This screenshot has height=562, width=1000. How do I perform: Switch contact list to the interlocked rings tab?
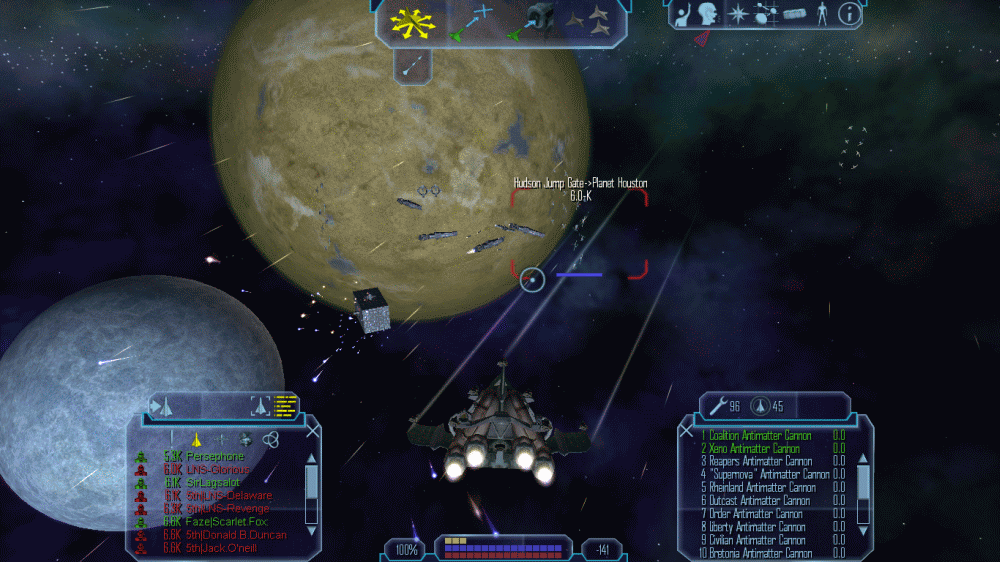[x=268, y=438]
